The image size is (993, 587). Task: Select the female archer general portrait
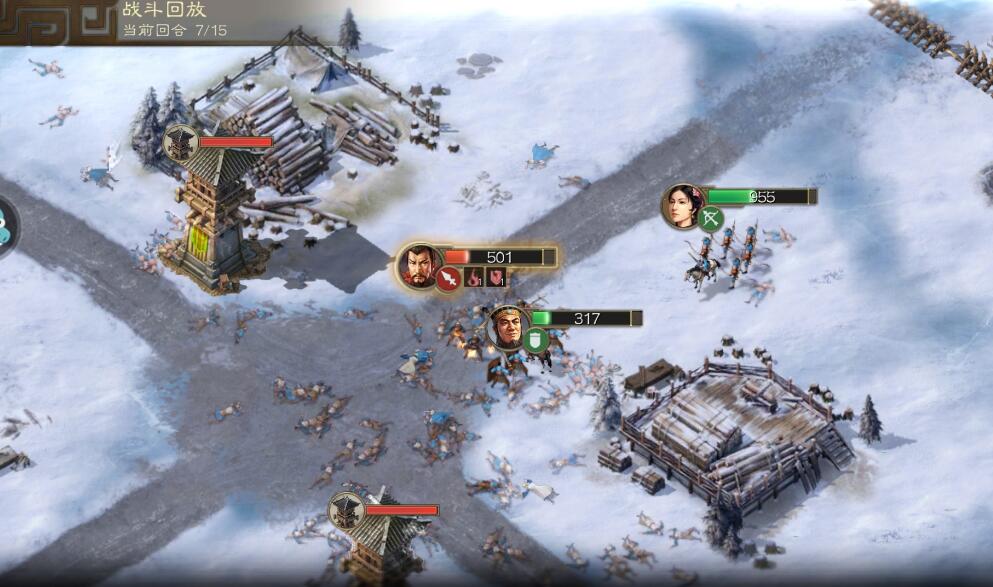[x=682, y=205]
